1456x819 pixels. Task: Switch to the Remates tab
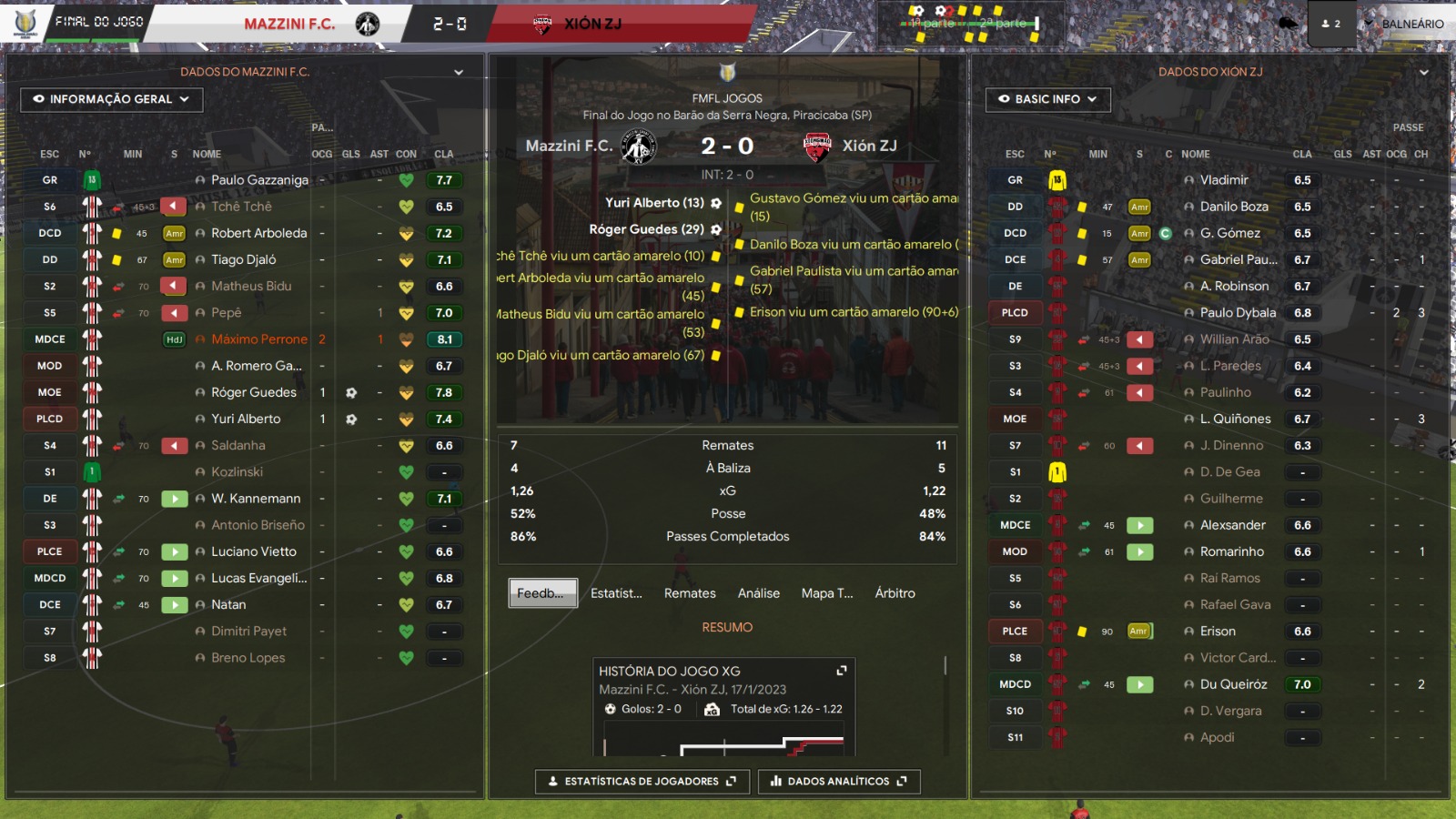point(690,593)
